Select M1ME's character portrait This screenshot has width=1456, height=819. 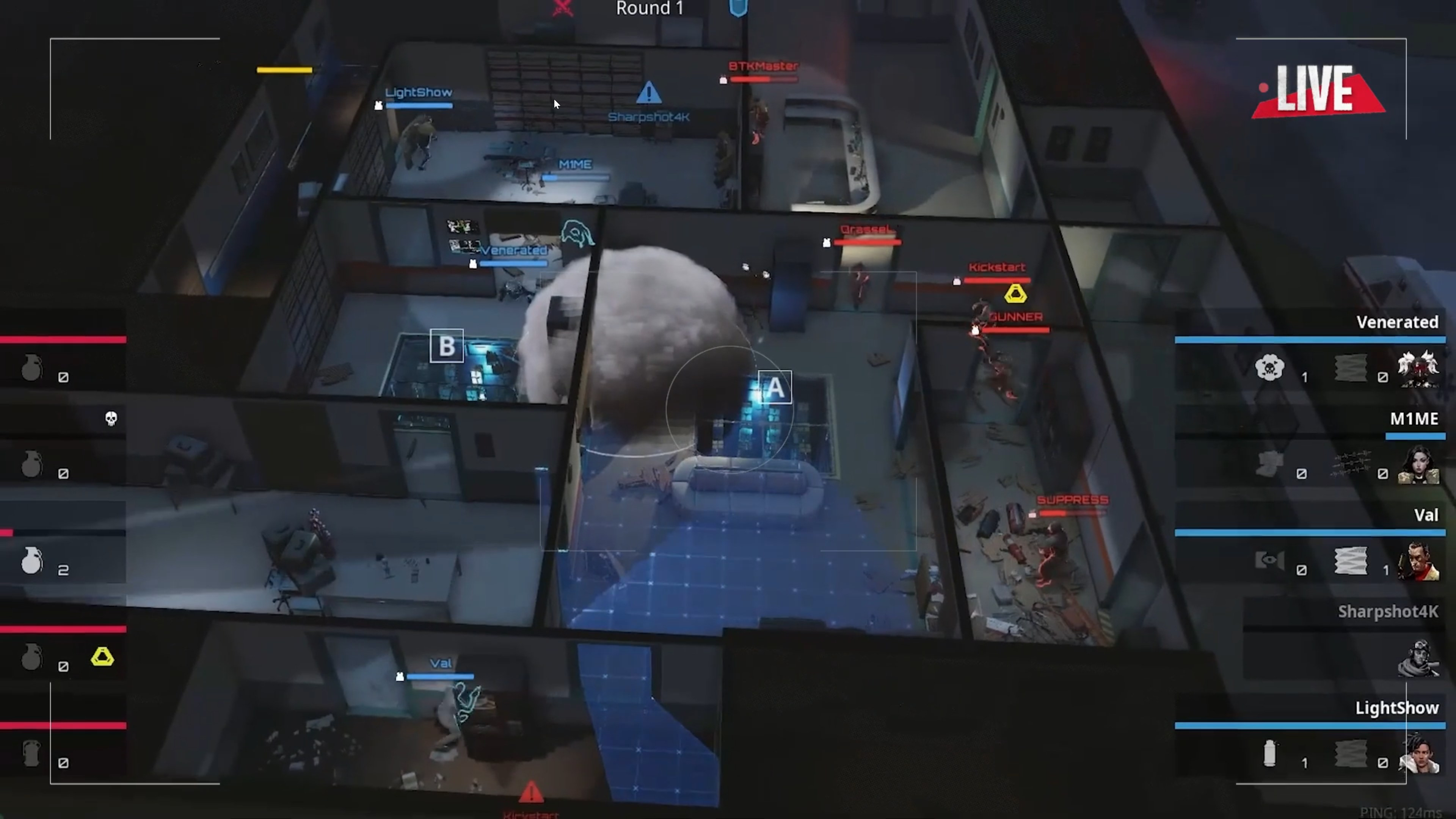tap(1418, 465)
